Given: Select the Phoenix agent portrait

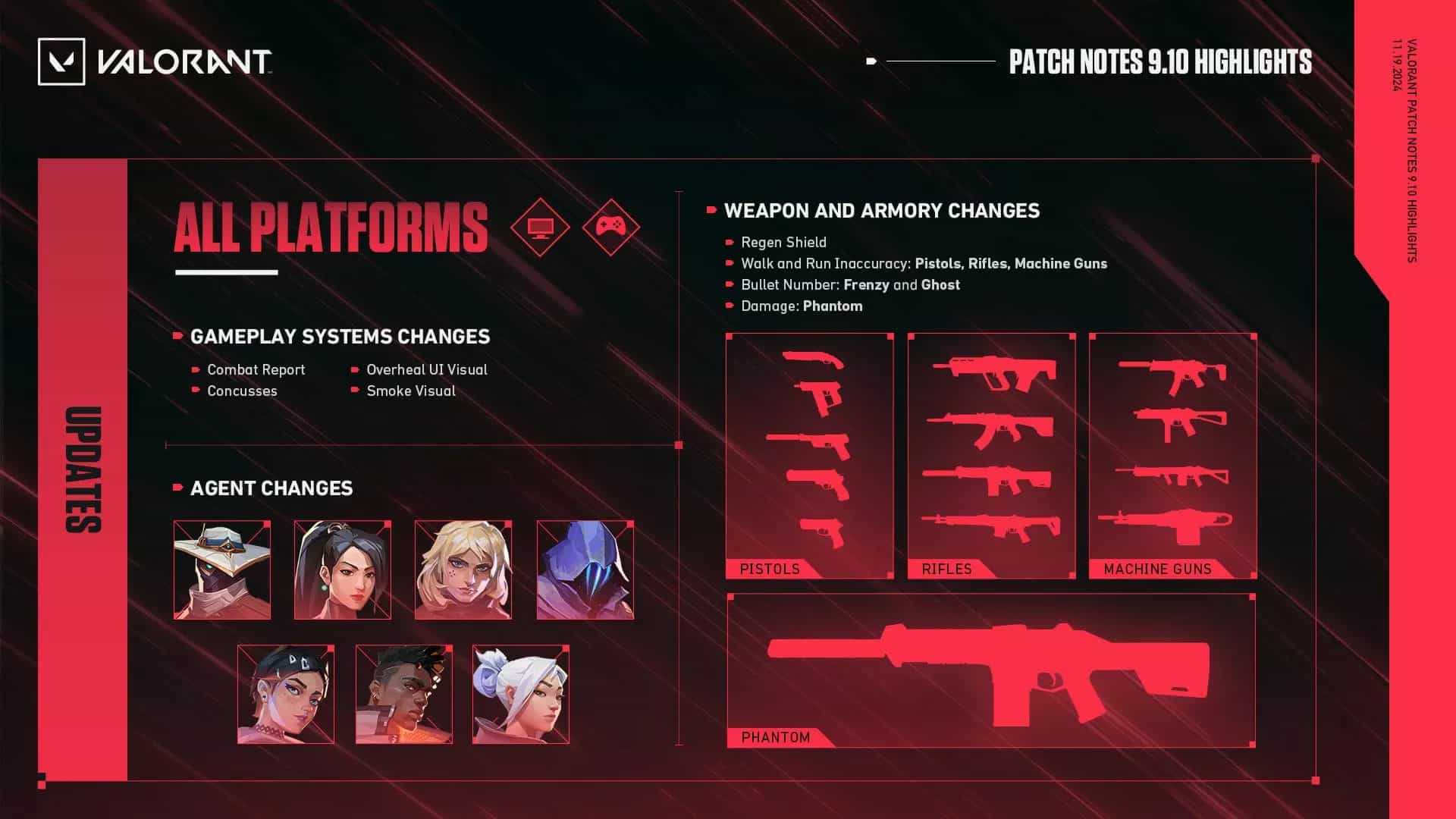Looking at the screenshot, I should [404, 694].
